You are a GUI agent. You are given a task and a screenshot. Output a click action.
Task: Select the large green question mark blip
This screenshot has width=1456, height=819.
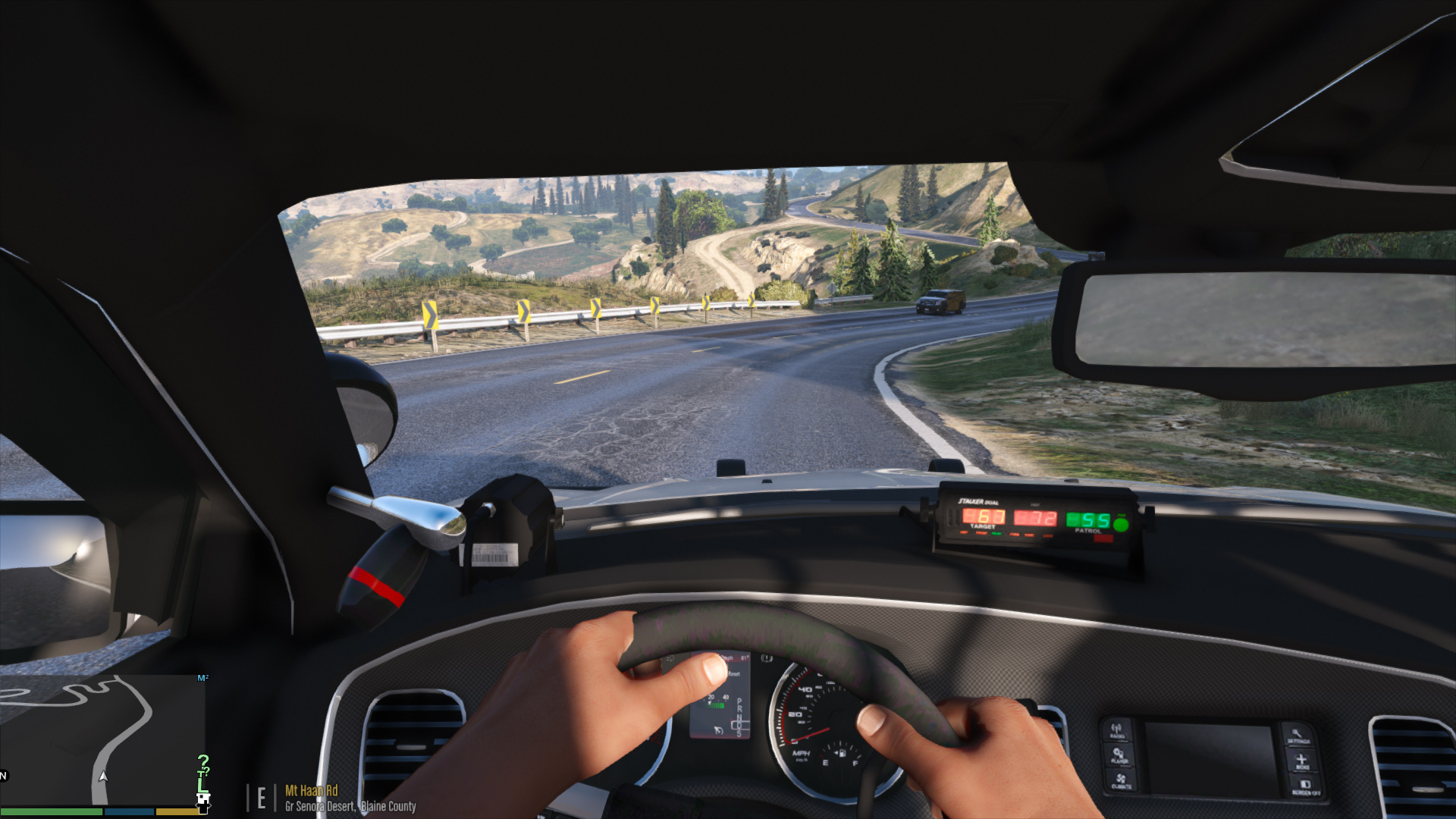point(202,761)
